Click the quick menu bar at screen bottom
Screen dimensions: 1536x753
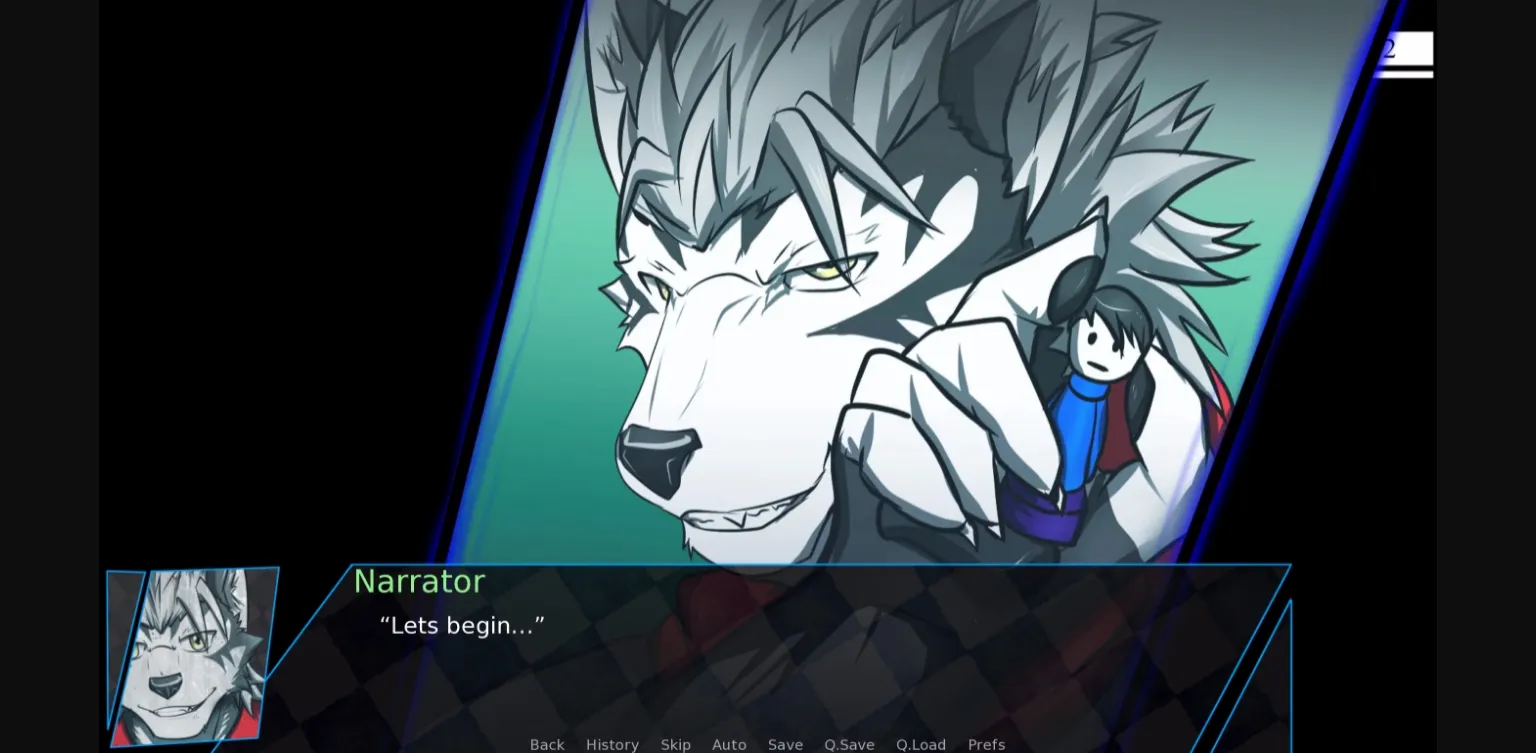click(x=765, y=744)
